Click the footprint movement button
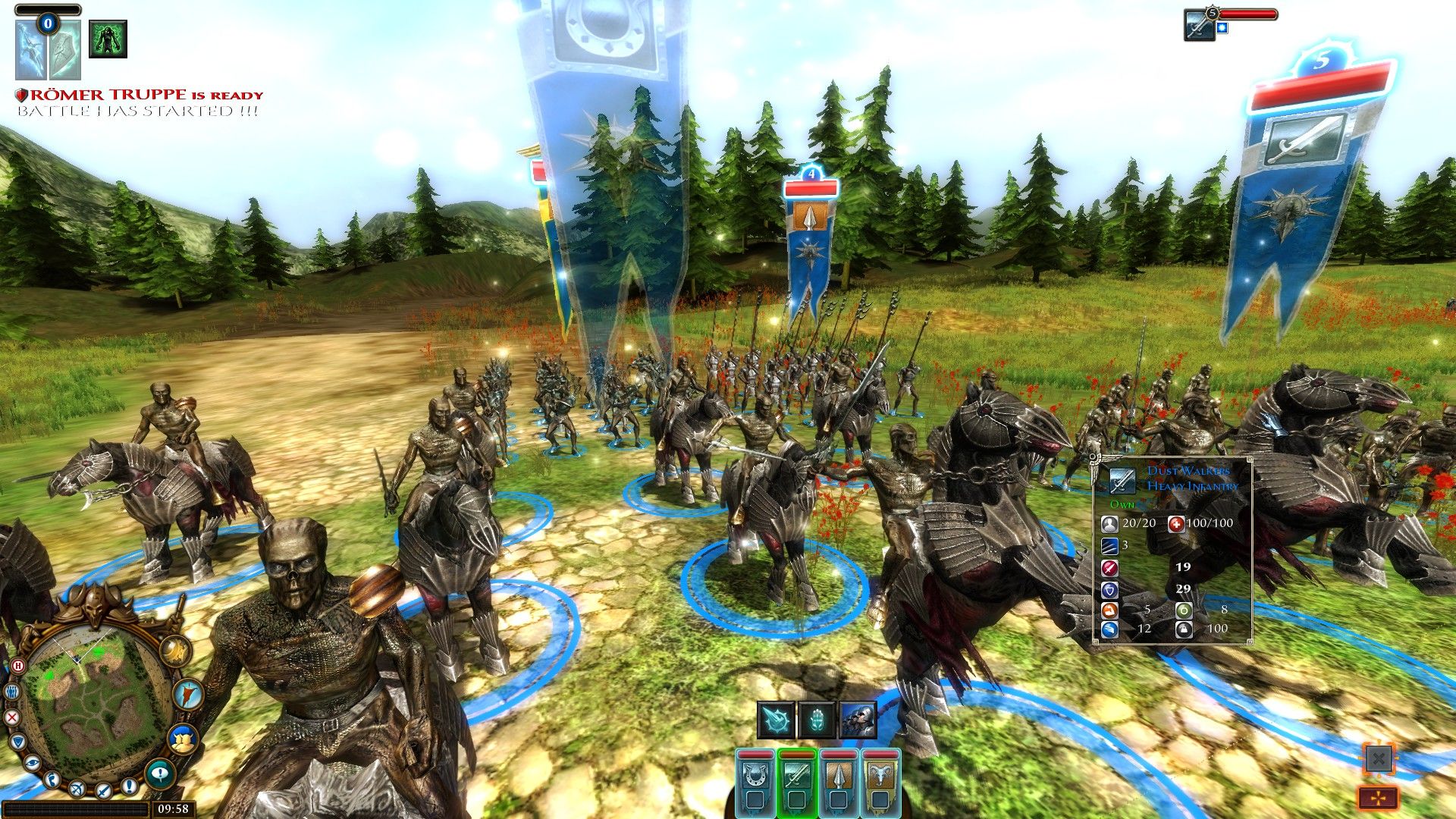Image resolution: width=1456 pixels, height=819 pixels. tap(52, 779)
